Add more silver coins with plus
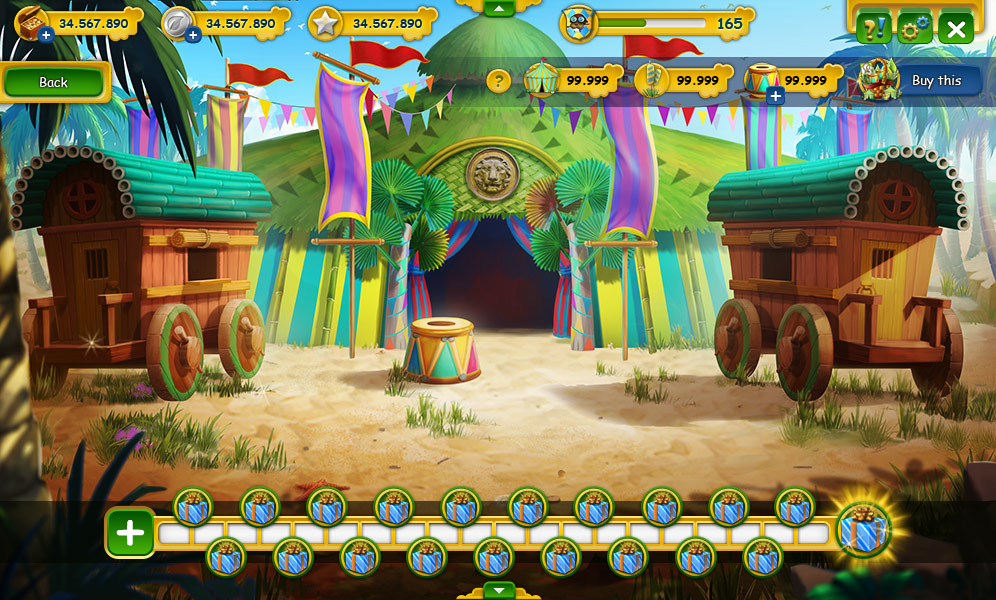The image size is (996, 600). coord(193,35)
